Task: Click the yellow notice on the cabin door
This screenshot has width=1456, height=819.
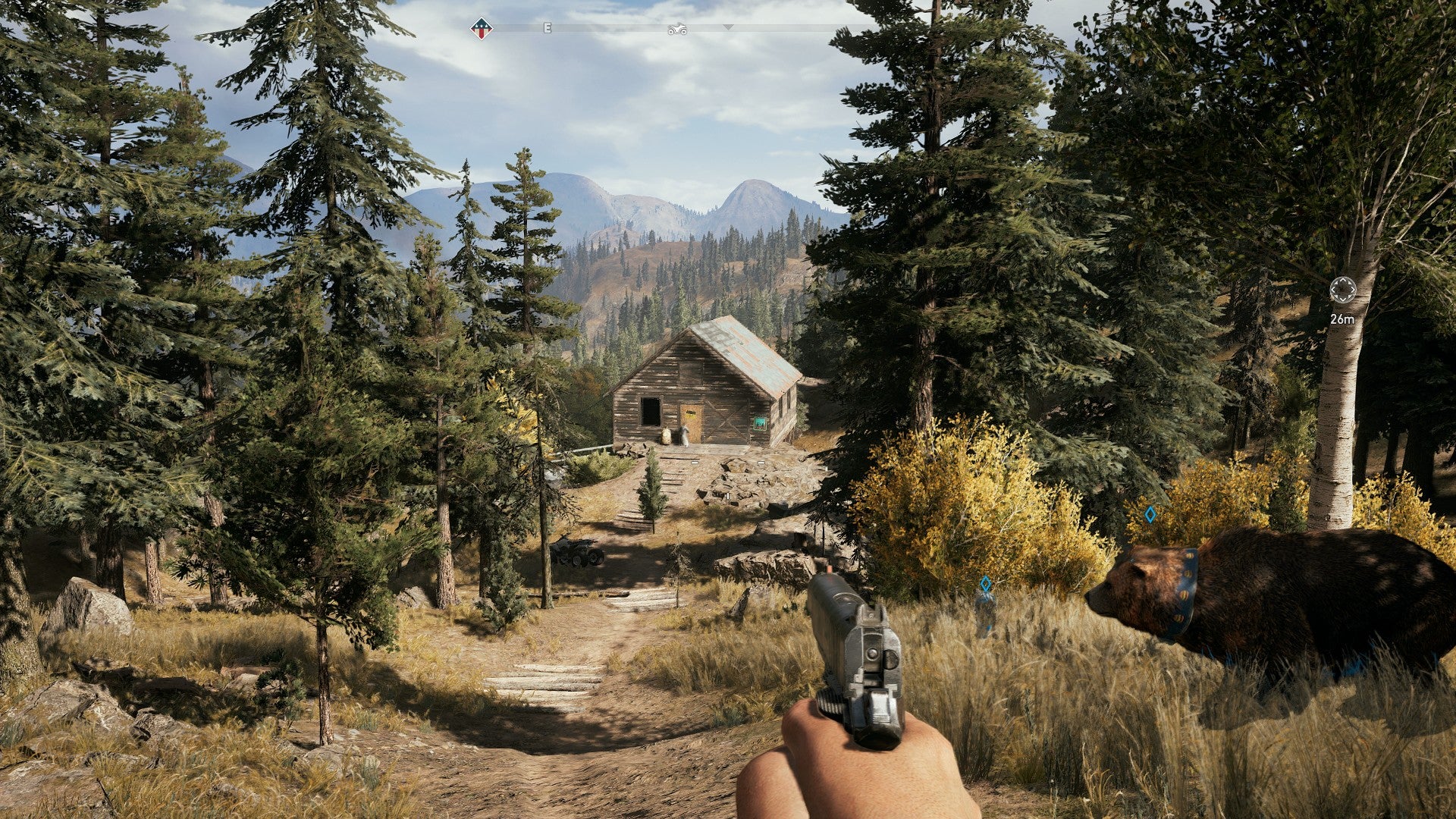Action: click(690, 413)
